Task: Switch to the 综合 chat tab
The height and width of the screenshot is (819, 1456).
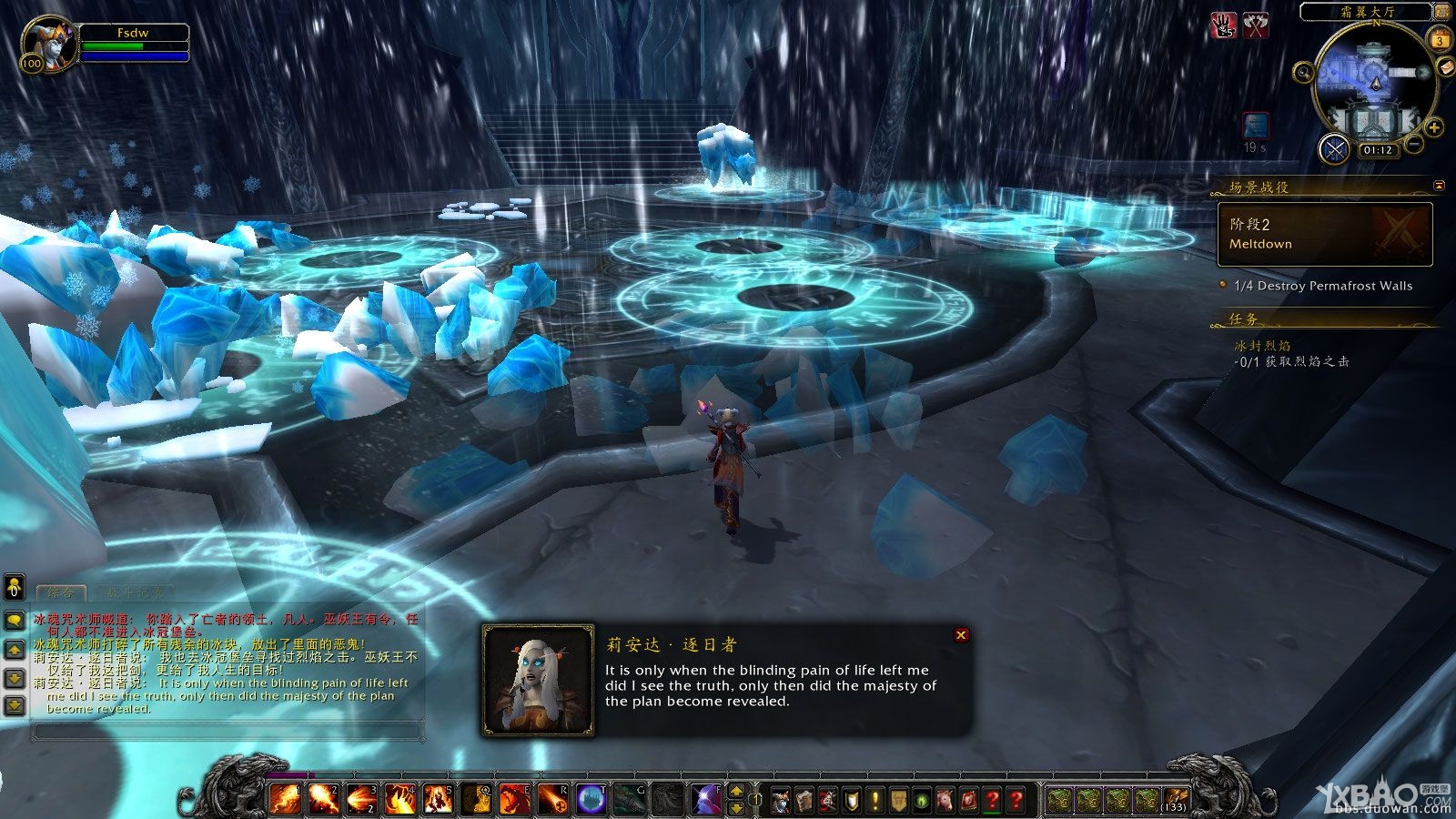Action: [61, 592]
